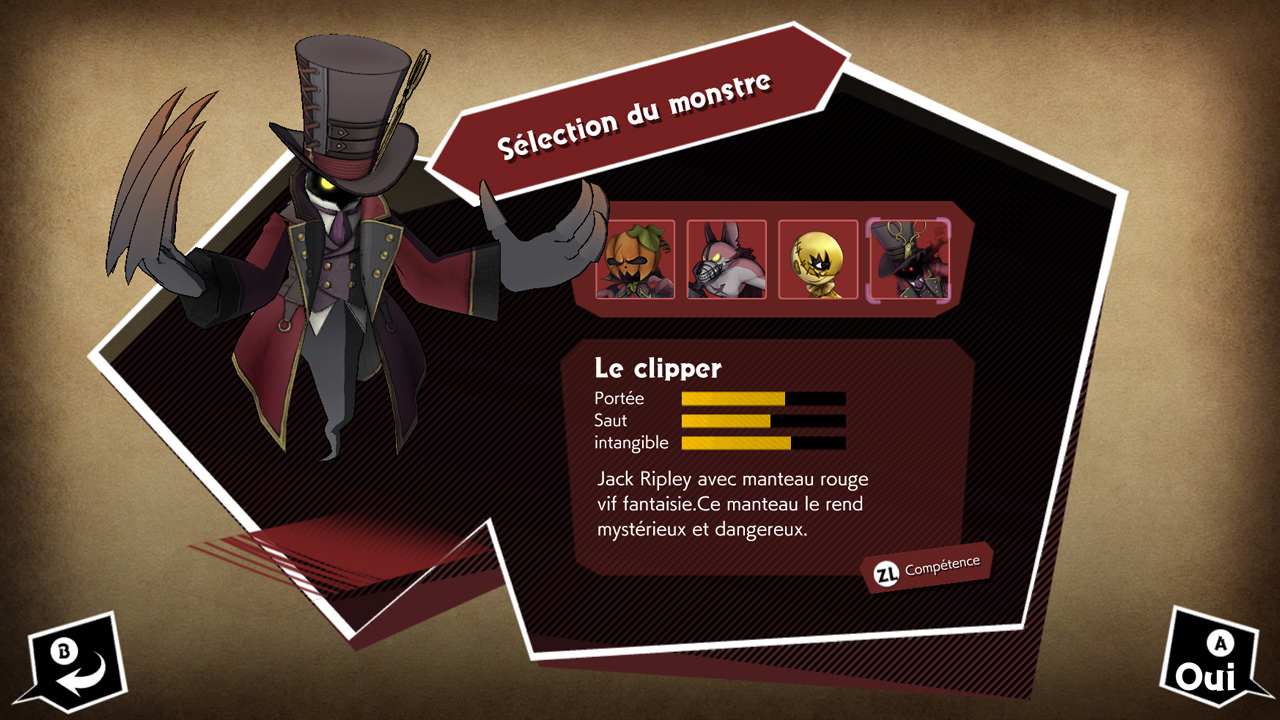Screen dimensions: 1280x720
Task: Confirm selection with the Oui button
Action: coord(1208,675)
